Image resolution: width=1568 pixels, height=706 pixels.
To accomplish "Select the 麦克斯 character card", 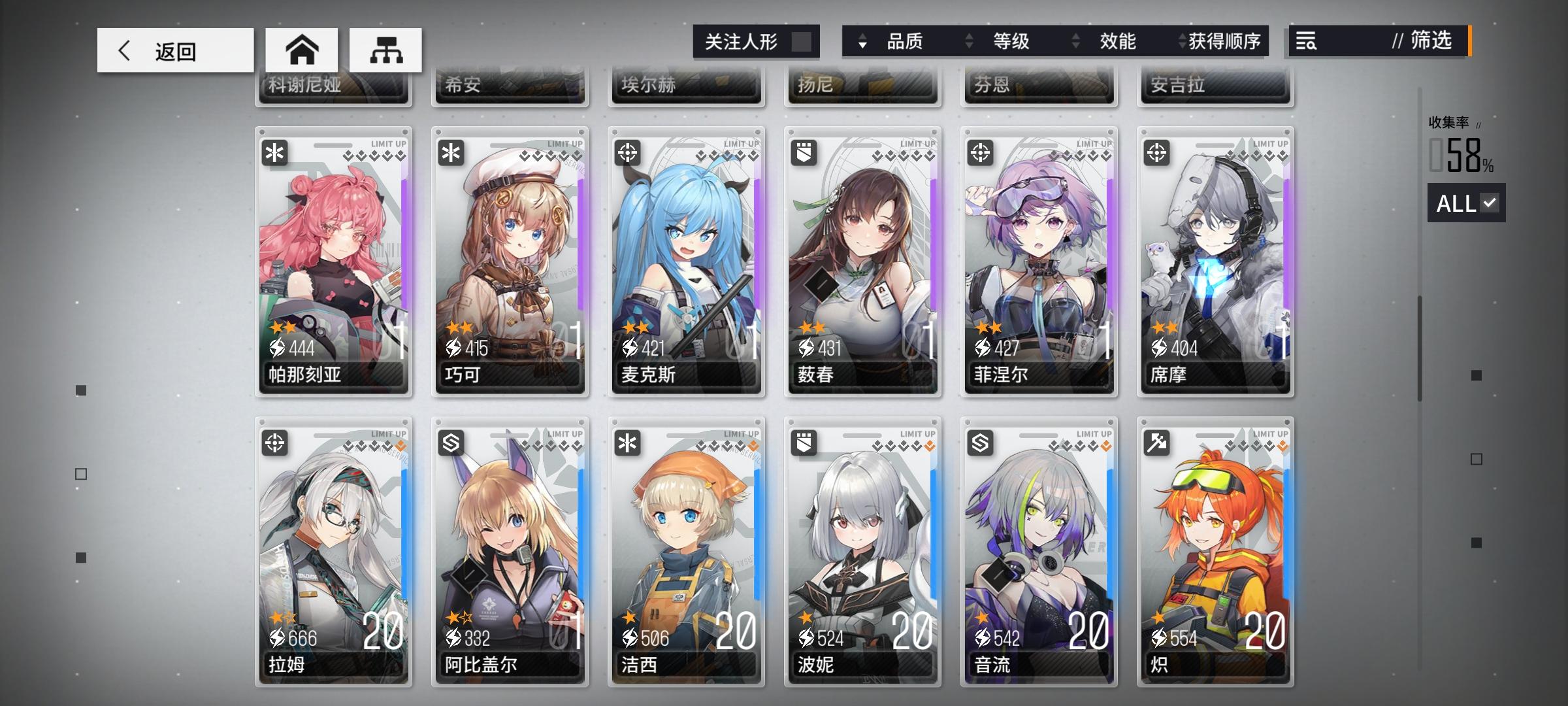I will click(686, 261).
